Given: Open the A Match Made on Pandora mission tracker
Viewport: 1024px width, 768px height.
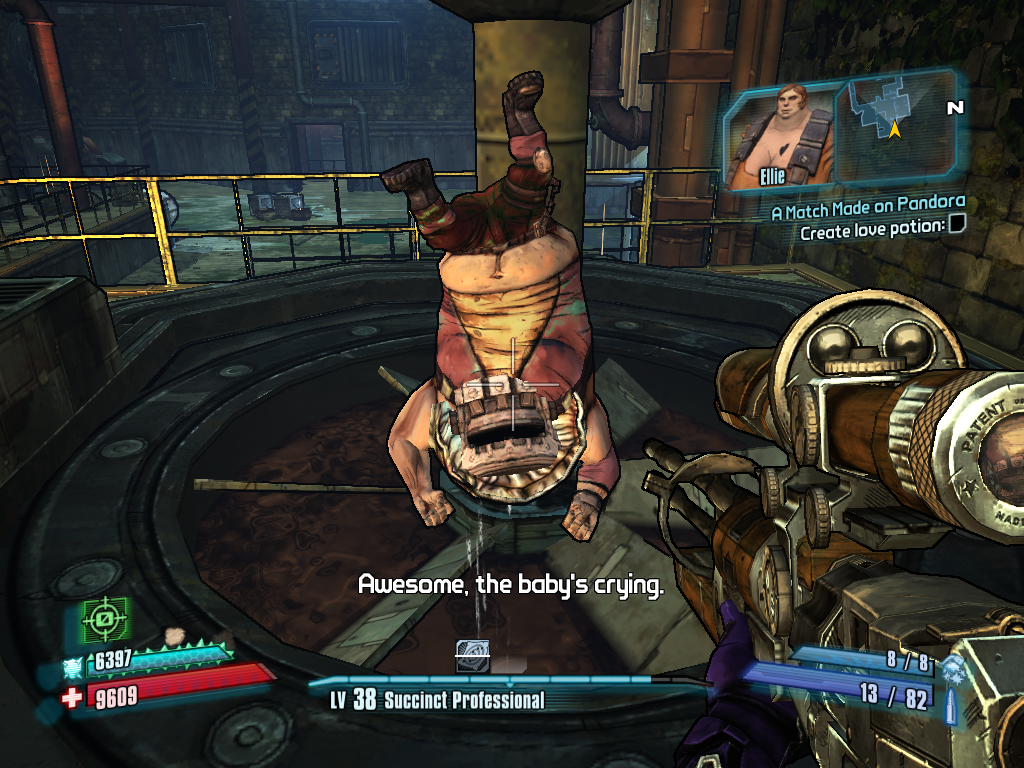Looking at the screenshot, I should coord(867,212).
